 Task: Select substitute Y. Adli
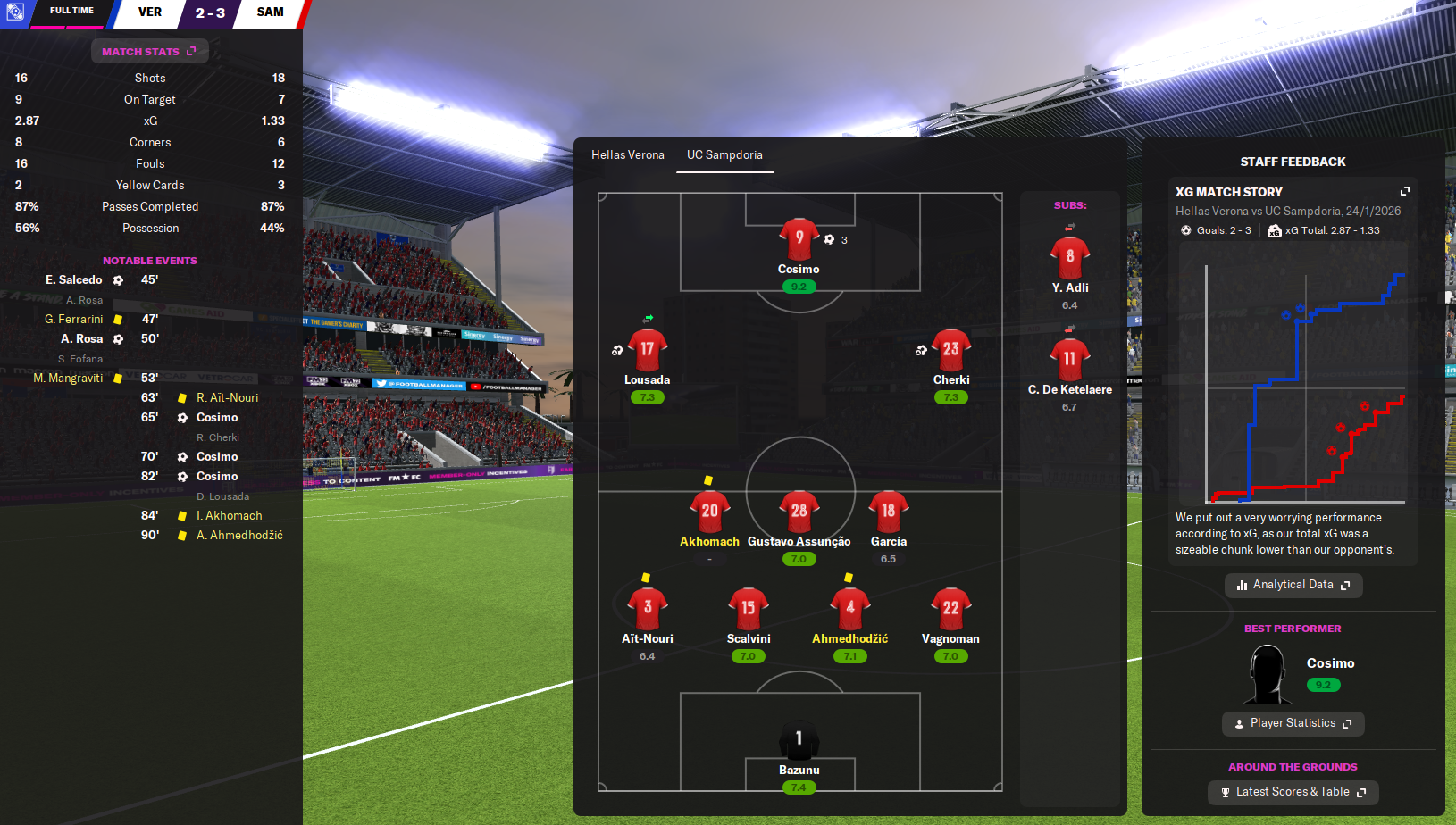[x=1069, y=258]
